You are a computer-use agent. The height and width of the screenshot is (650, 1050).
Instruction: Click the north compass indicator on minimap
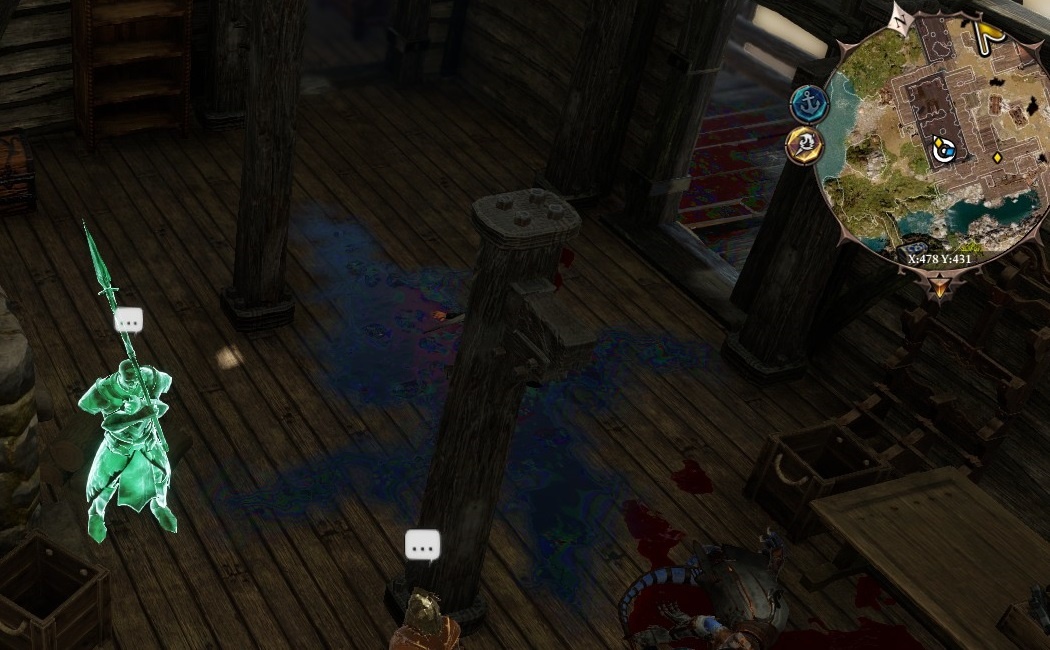click(901, 17)
